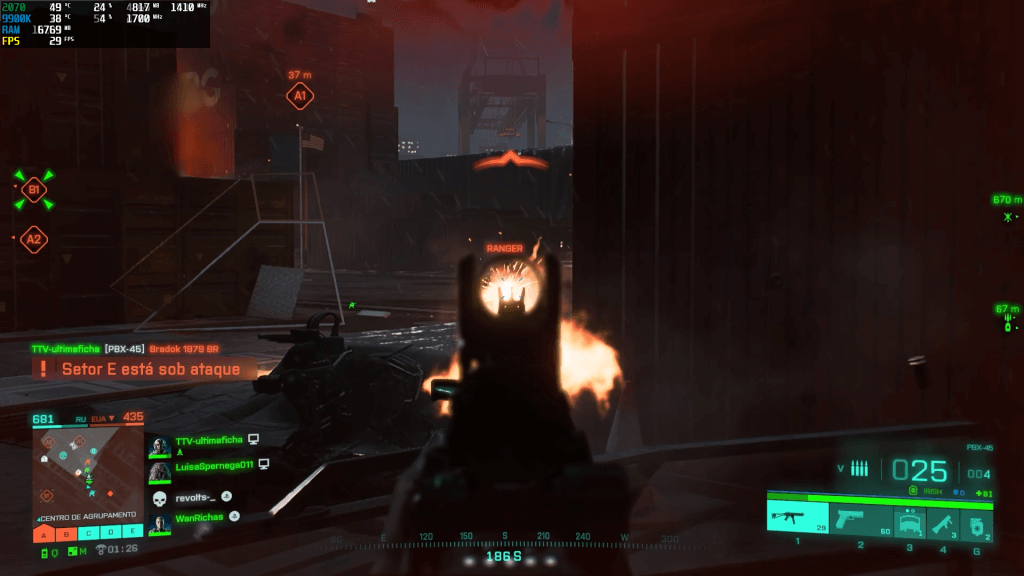Select sector D on the sector bar

tap(110, 533)
